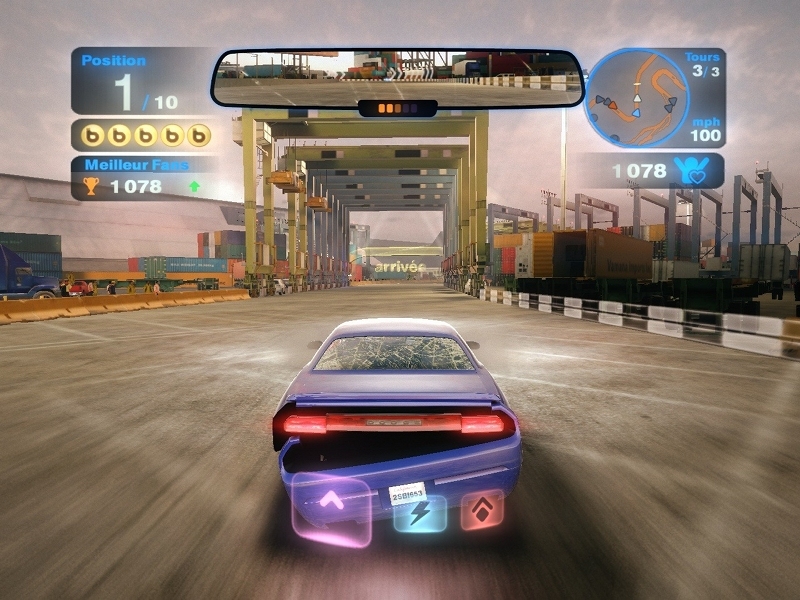Click the Meilleur Fans trophy icon
Screen dimensions: 800x600
[91, 185]
